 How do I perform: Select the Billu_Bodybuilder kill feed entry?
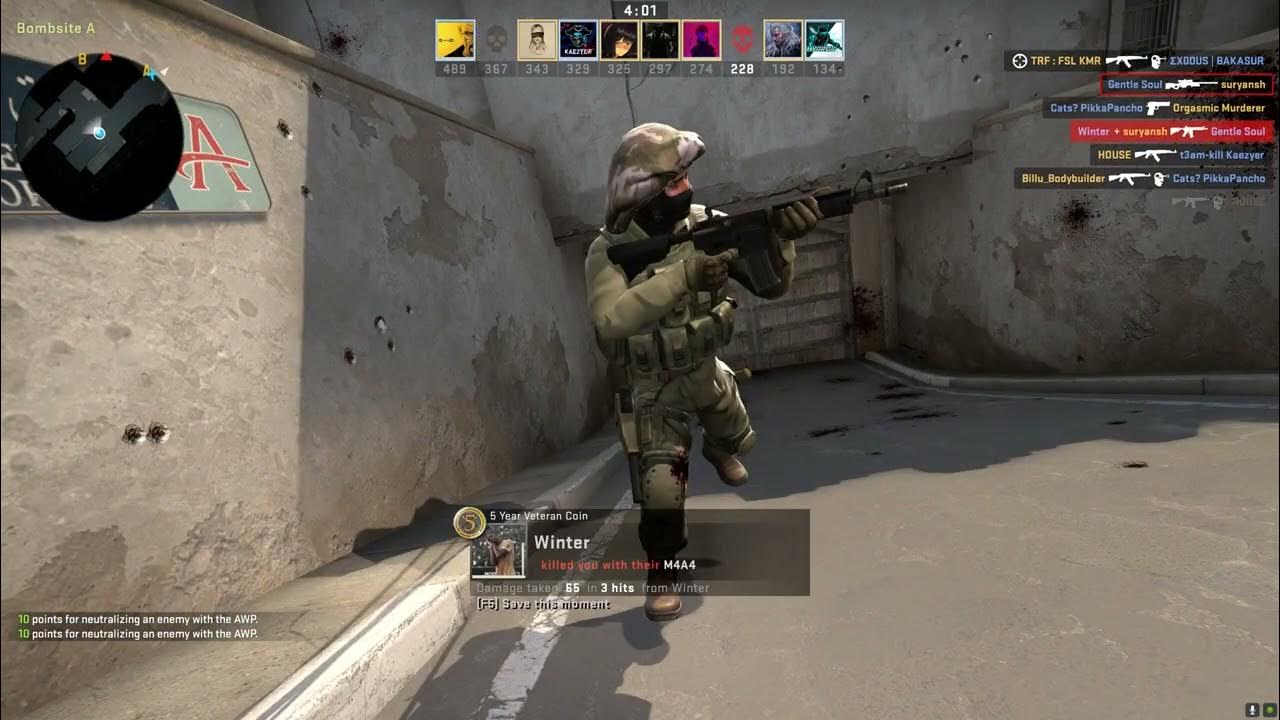click(x=1142, y=179)
